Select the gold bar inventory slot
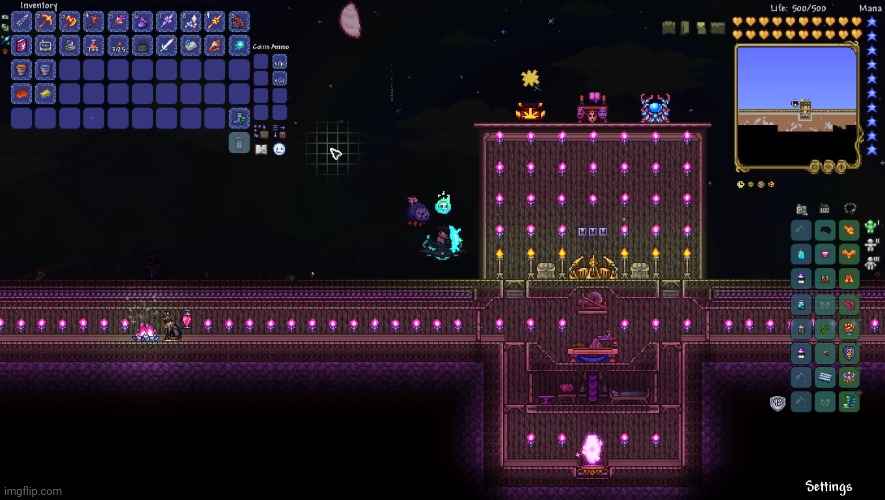Image resolution: width=885 pixels, height=500 pixels. [45, 94]
